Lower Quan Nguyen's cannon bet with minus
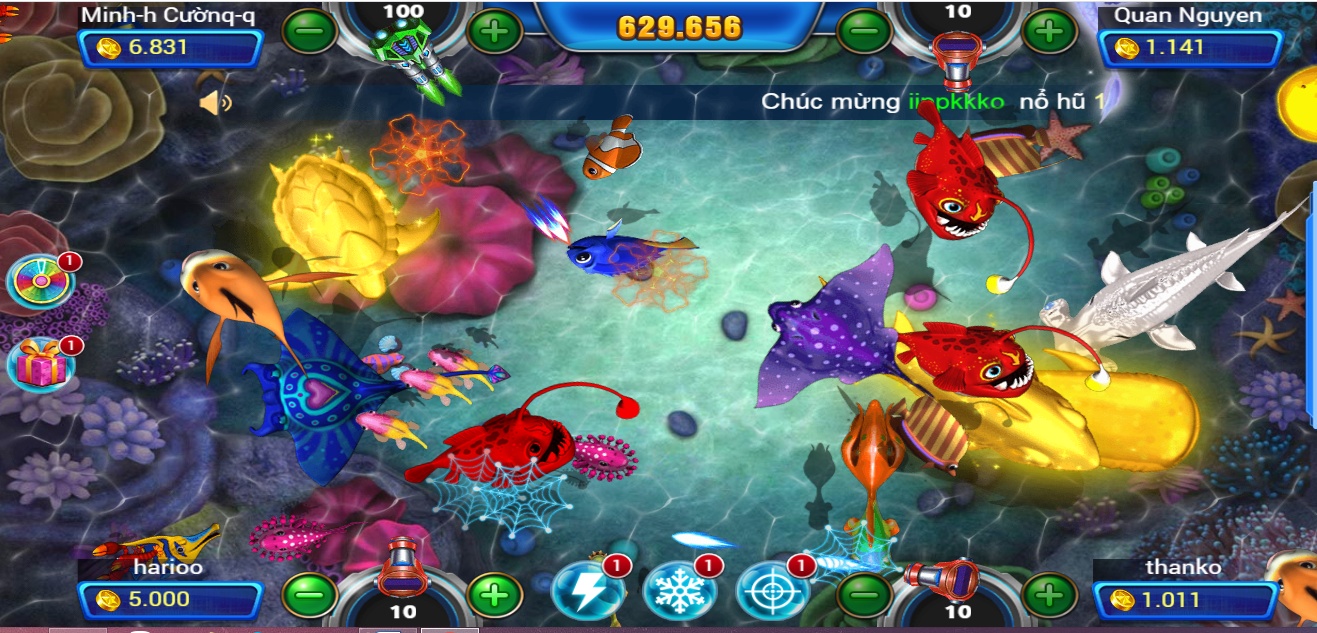 click(x=863, y=31)
